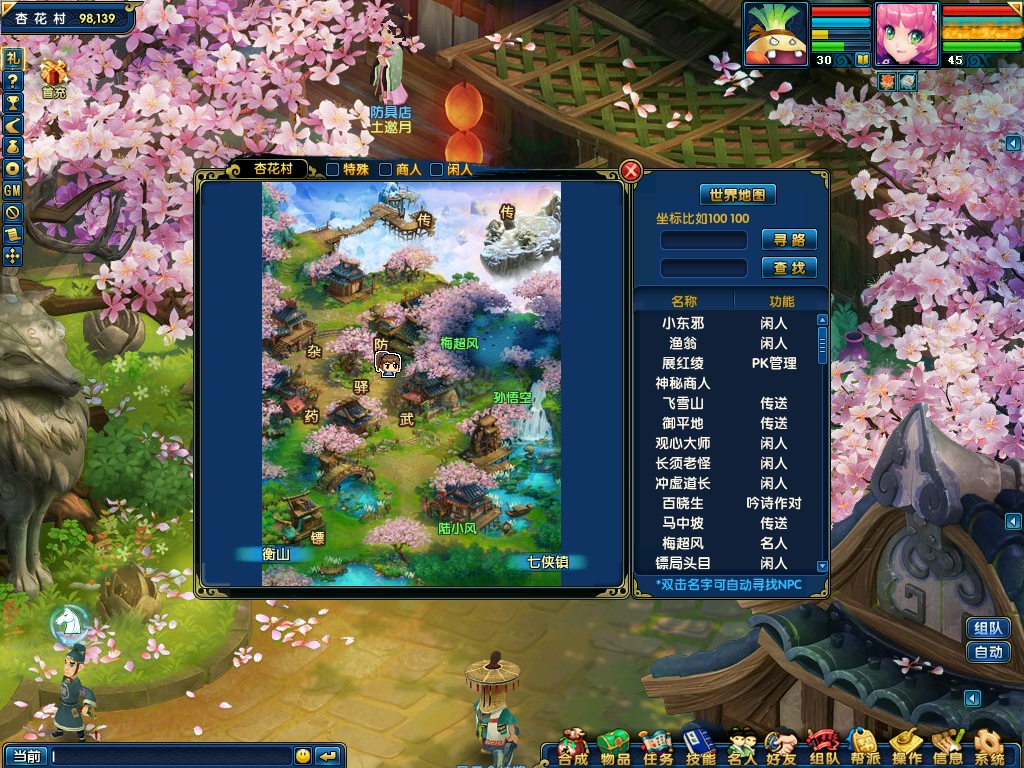Select 小东邪 in the NPC list
1024x768 pixels.
click(x=683, y=324)
